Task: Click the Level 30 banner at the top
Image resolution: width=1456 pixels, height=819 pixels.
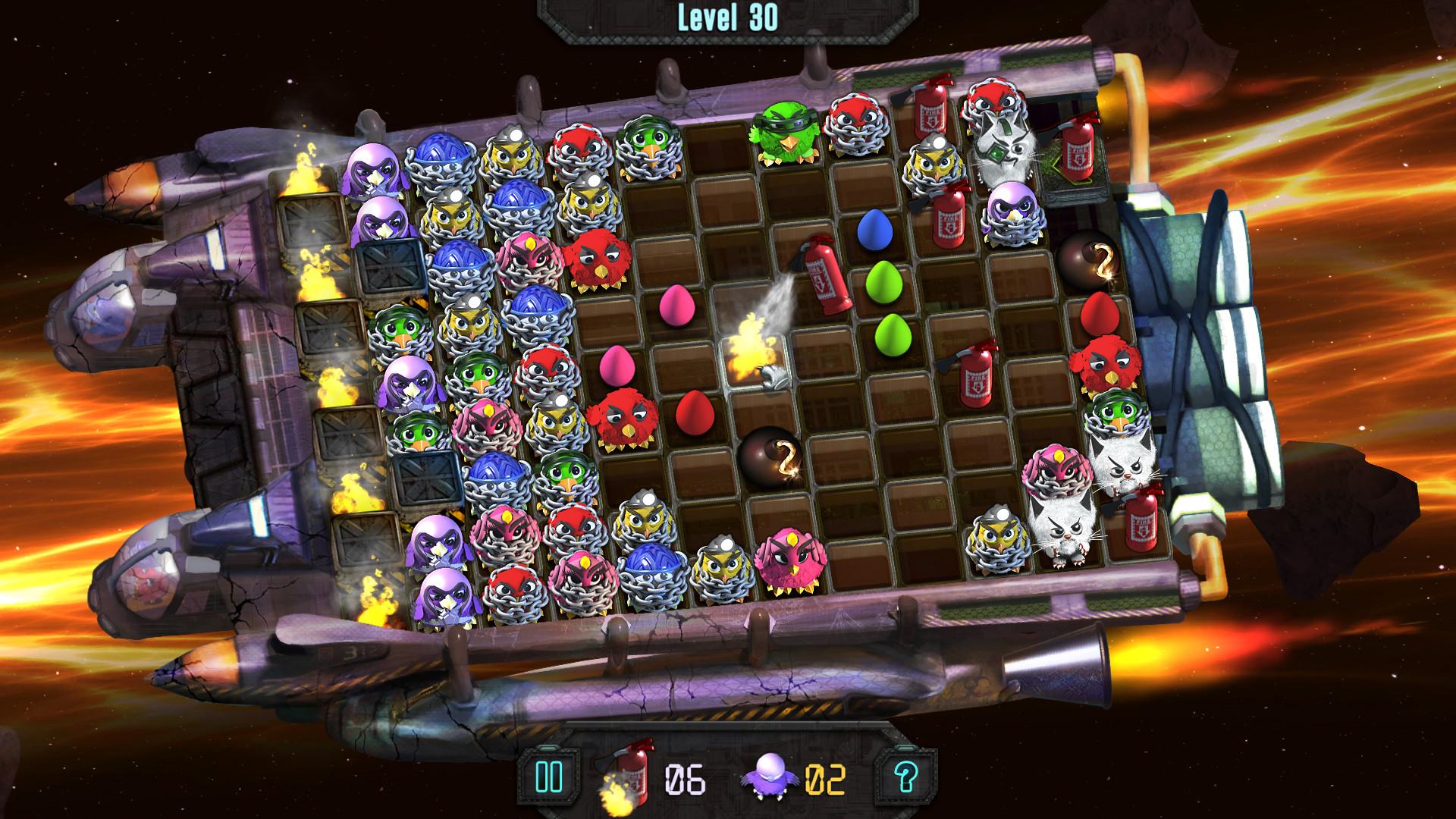Action: pos(726,17)
